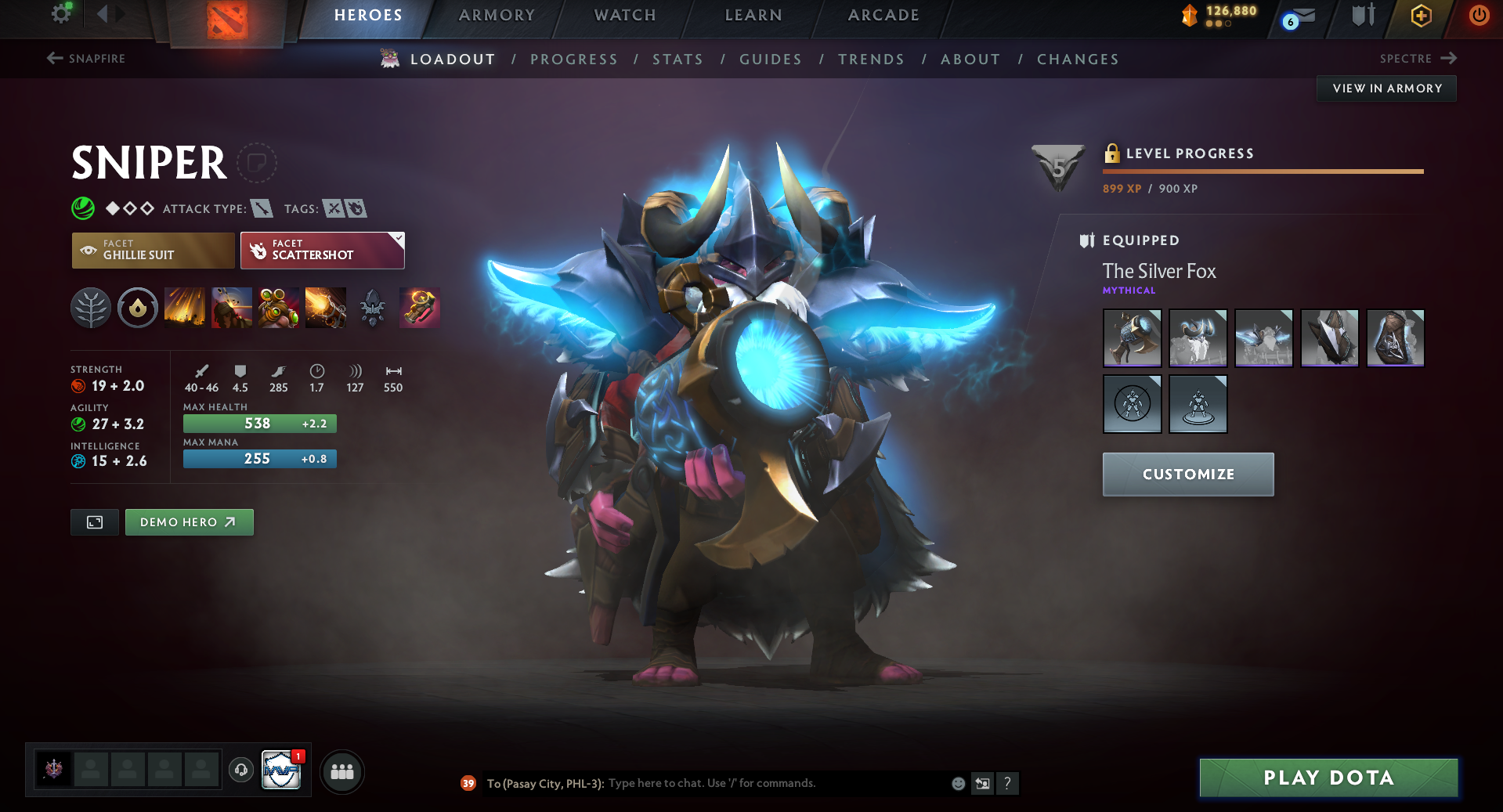Go back to Snapfire hero

[x=86, y=59]
